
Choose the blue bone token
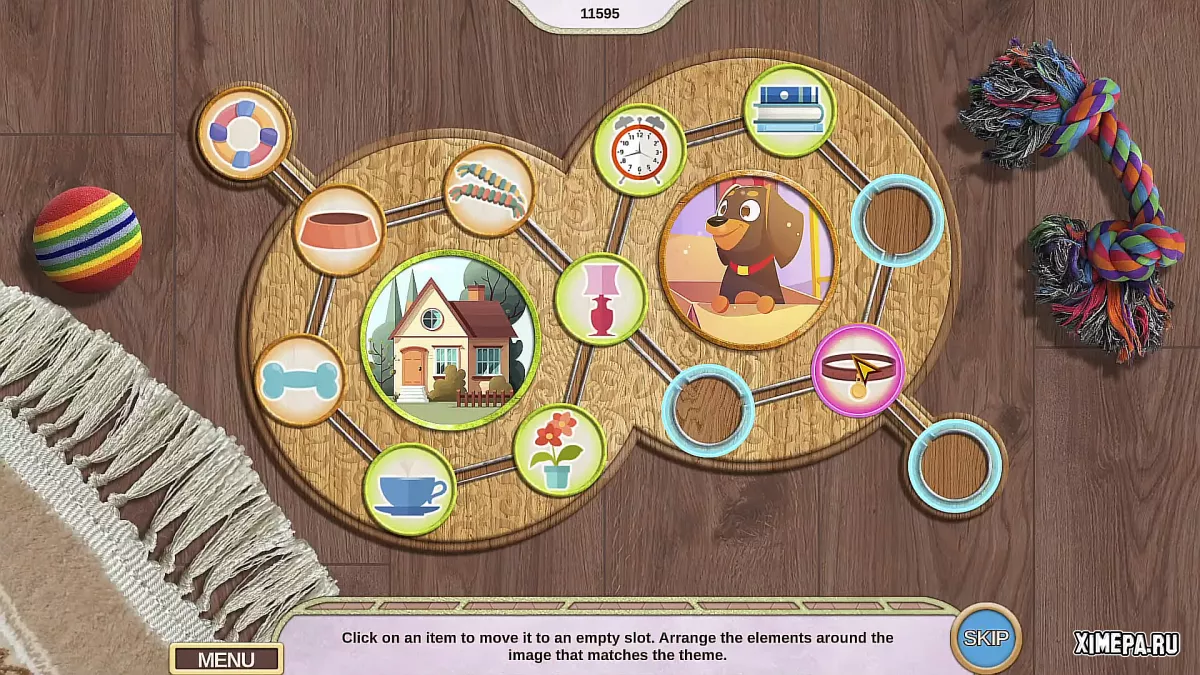[x=299, y=380]
